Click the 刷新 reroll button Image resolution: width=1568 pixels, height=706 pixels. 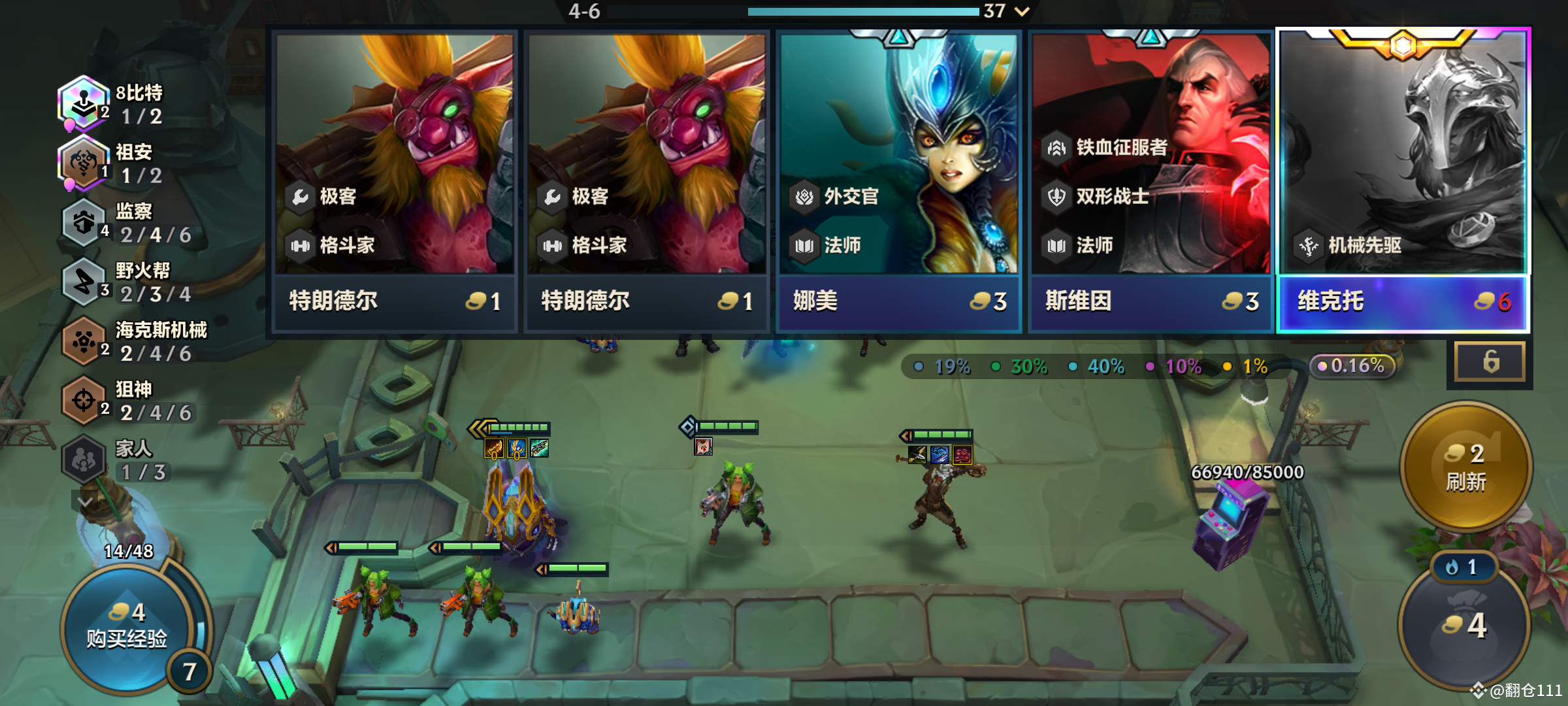coord(1466,467)
